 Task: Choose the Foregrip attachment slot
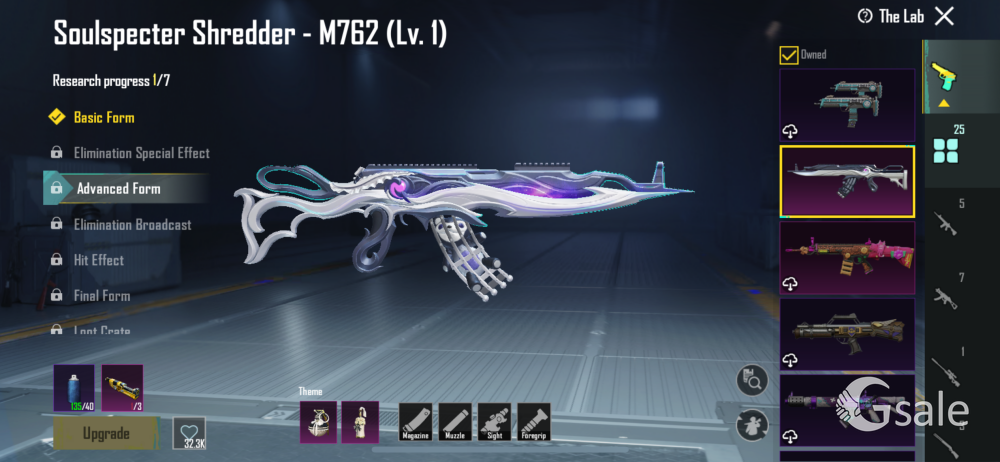point(534,421)
